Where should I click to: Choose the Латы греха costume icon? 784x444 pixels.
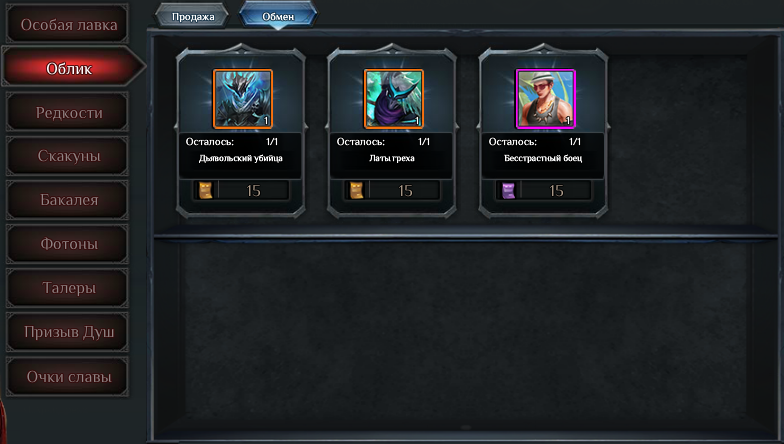click(394, 98)
